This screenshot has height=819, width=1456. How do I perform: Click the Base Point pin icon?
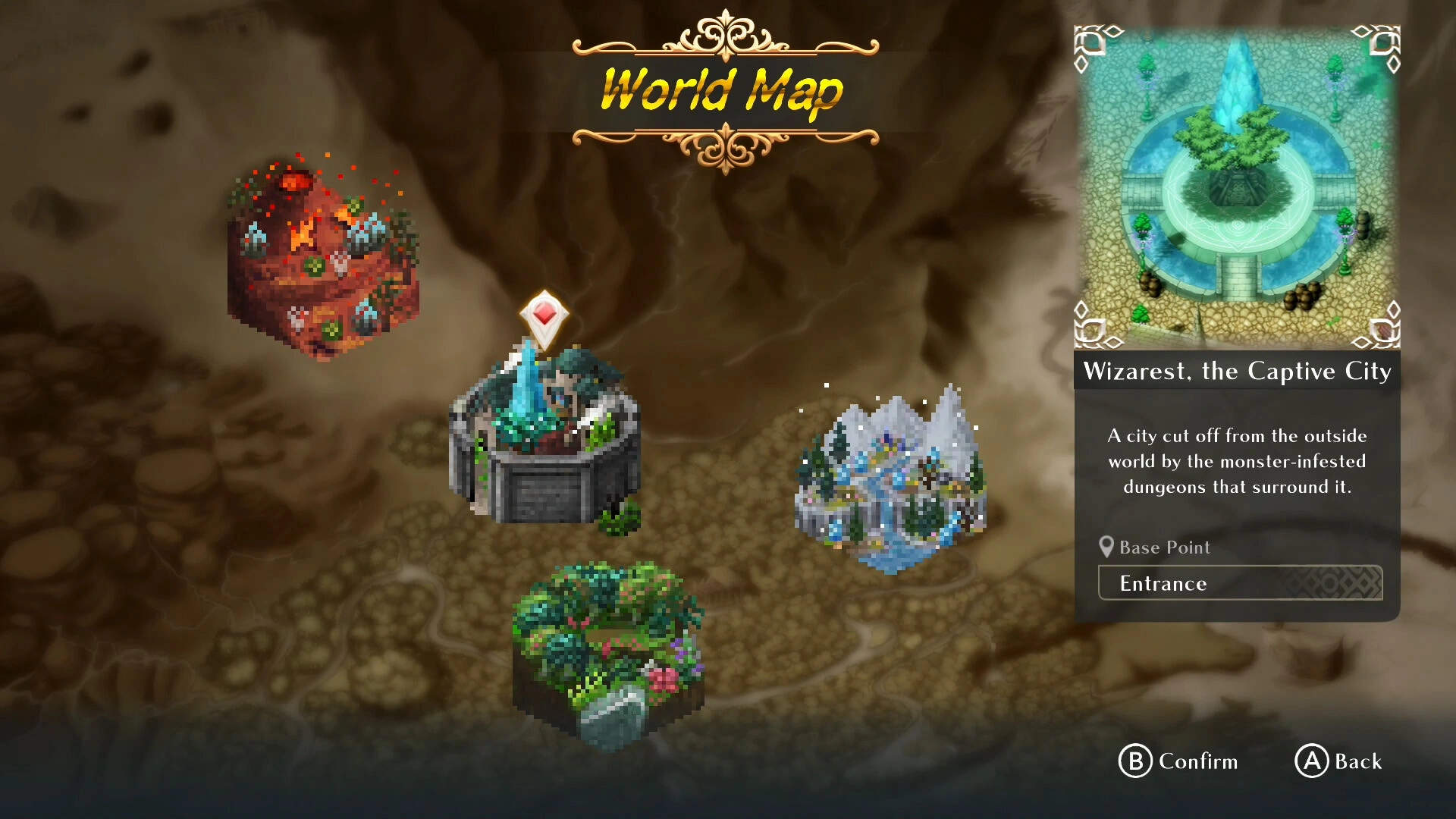pos(1106,547)
